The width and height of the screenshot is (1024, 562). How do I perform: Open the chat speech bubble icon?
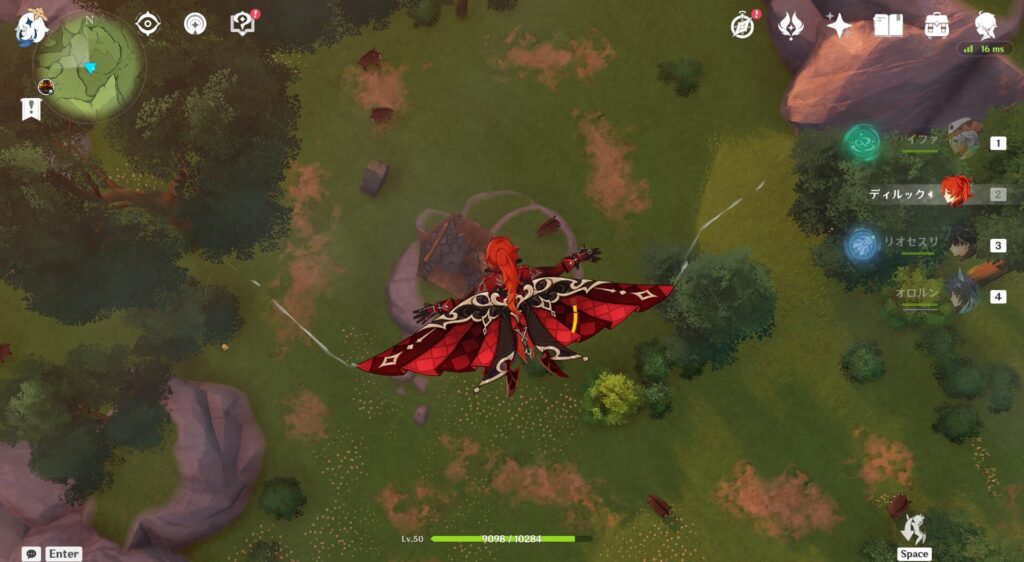[x=32, y=553]
